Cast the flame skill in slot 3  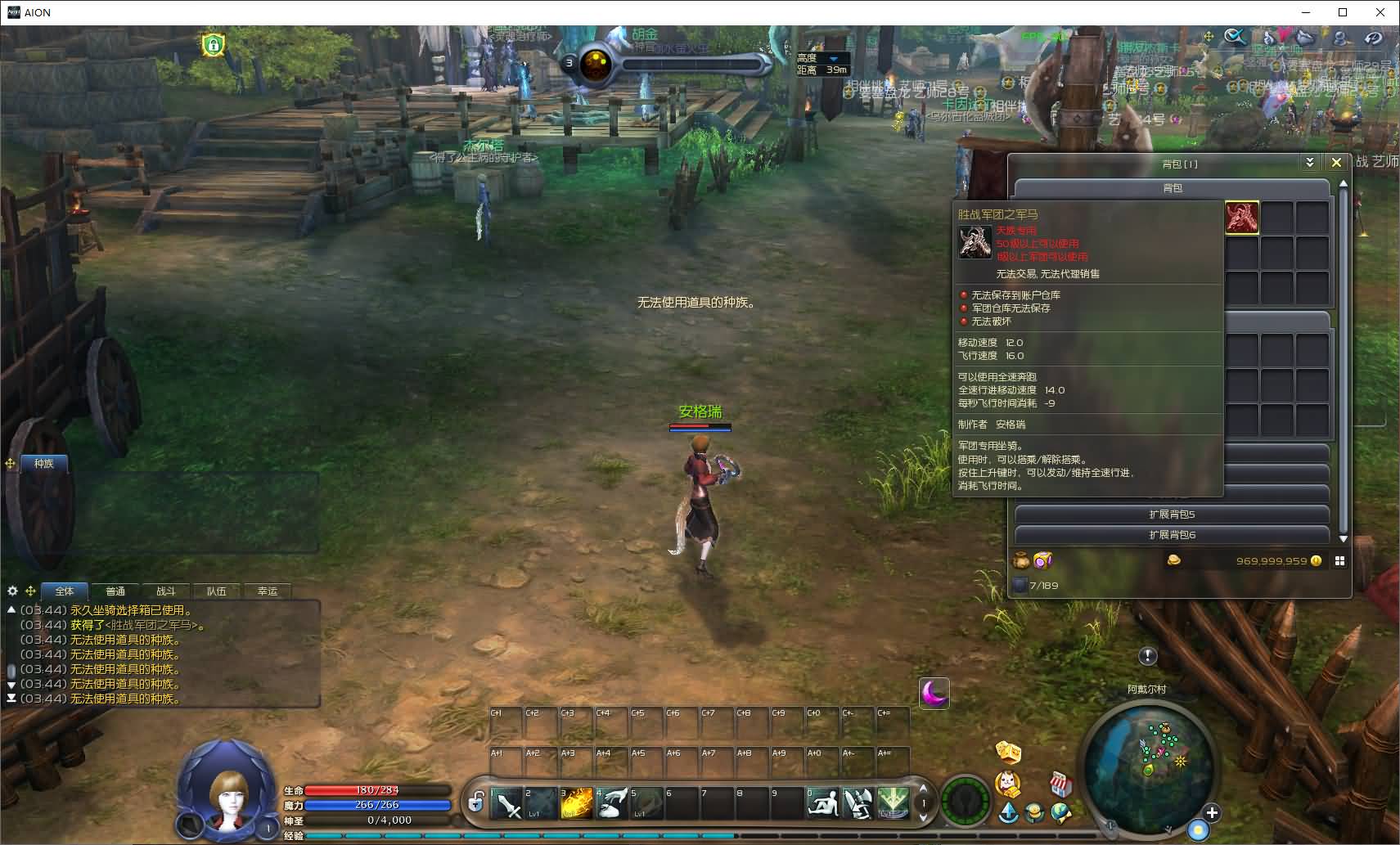coord(576,803)
